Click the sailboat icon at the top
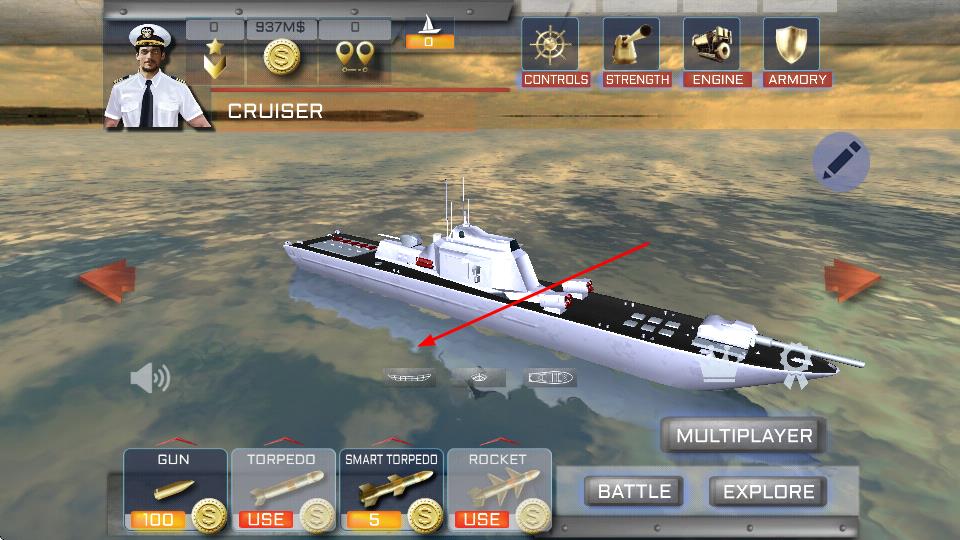960x540 pixels. pos(430,25)
